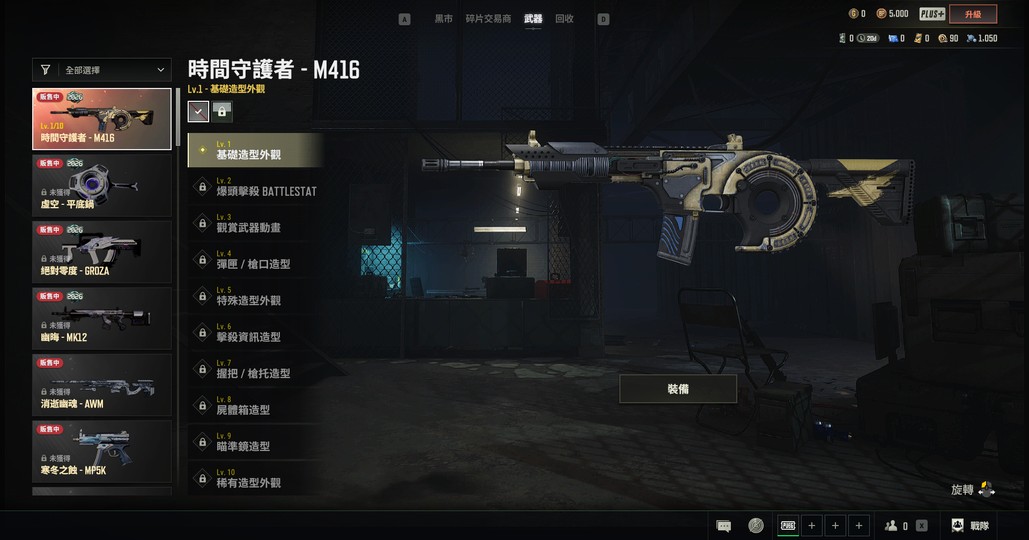Choose the 寒冬之蝕 - MP5K skin
The height and width of the screenshot is (540, 1029).
102,451
